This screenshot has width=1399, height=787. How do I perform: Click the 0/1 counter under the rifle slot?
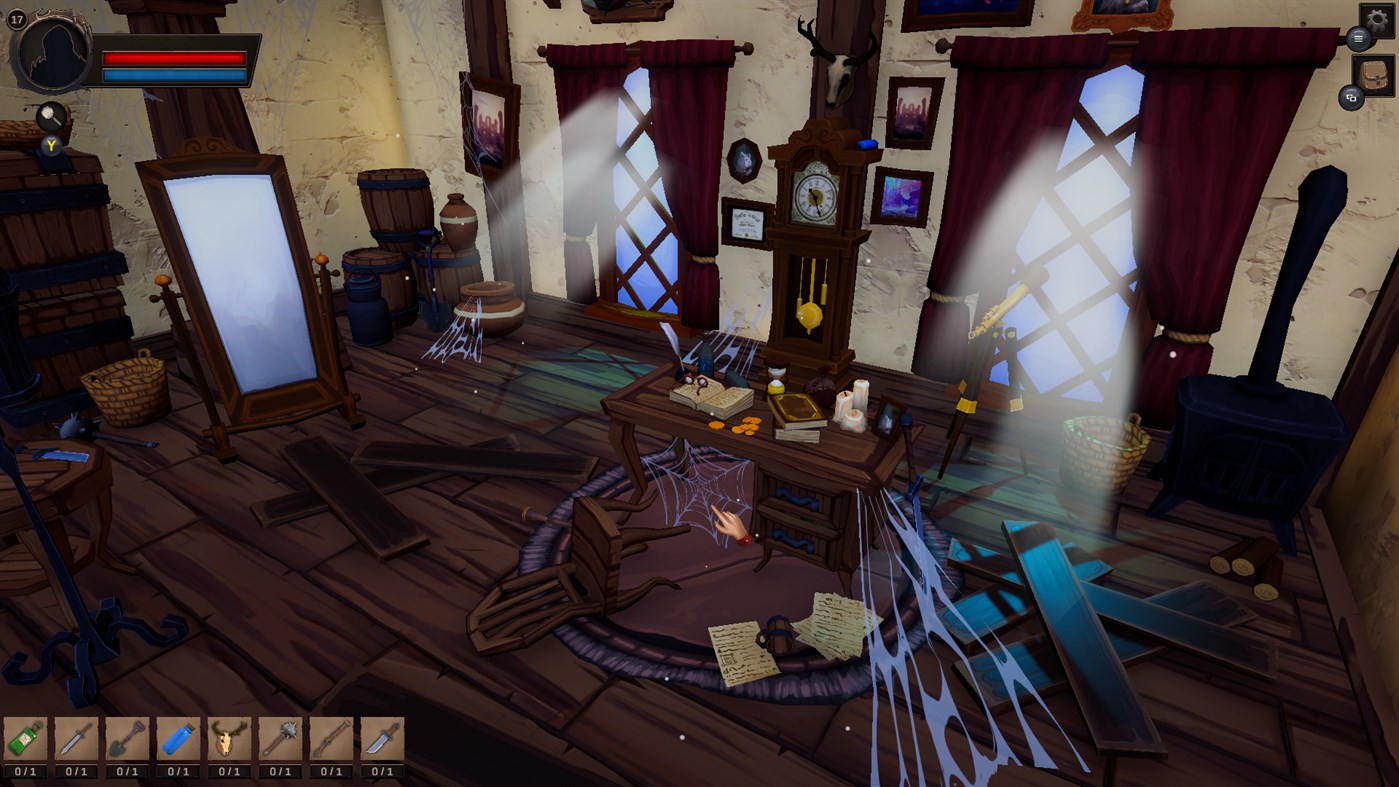327,770
